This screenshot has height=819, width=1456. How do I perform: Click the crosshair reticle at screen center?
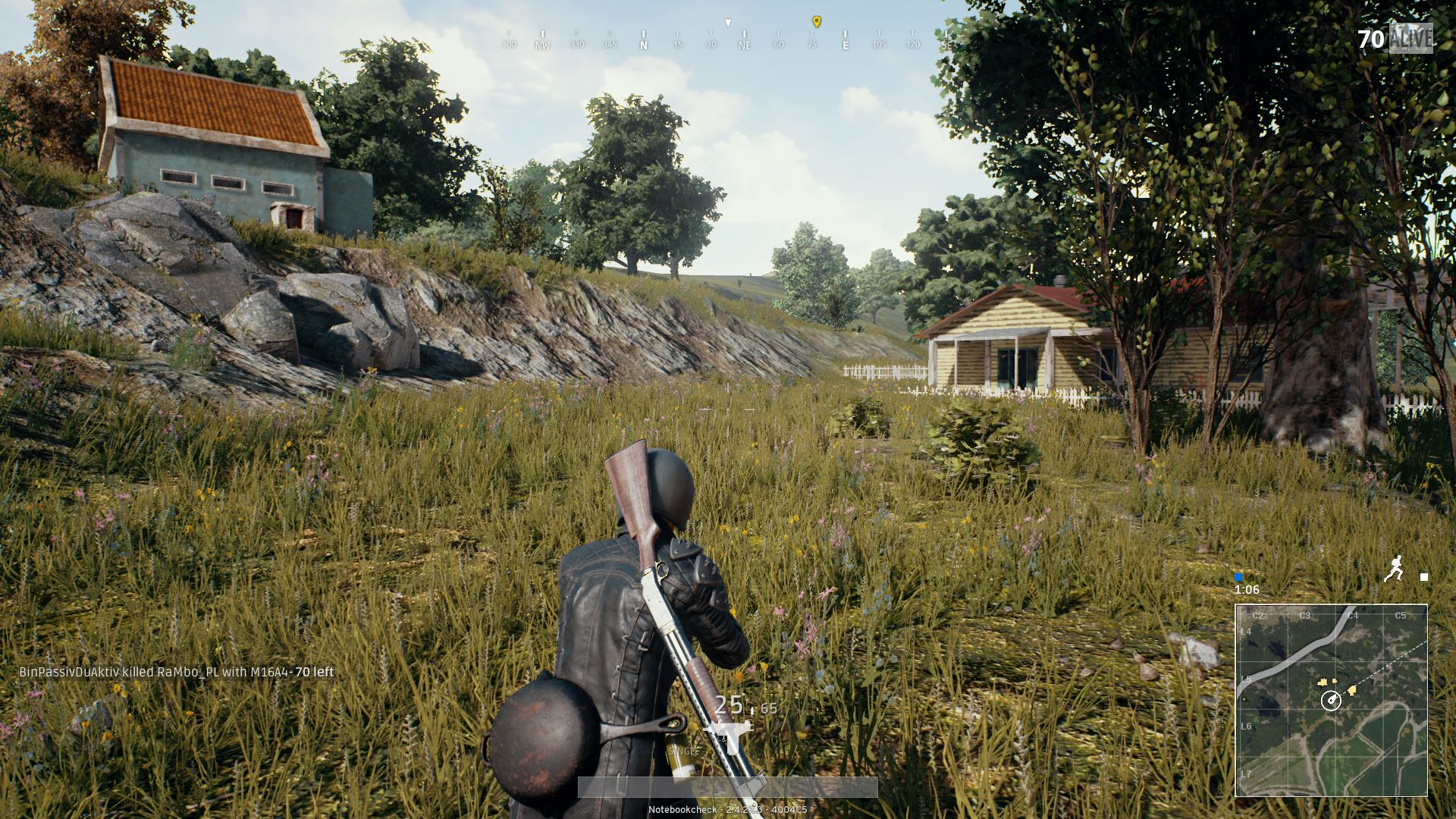[x=728, y=409]
